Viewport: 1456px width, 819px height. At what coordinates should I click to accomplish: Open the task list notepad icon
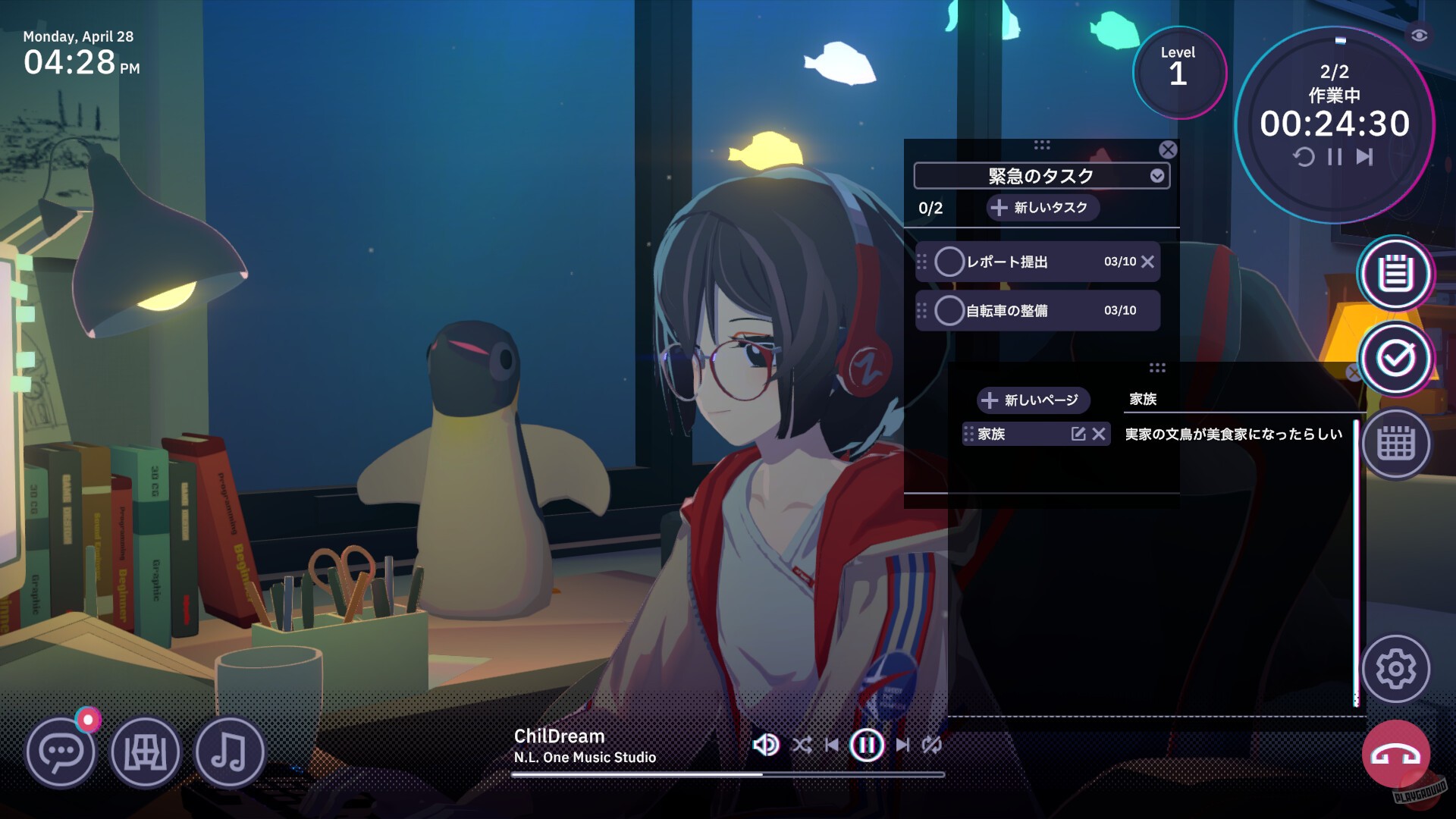click(x=1395, y=275)
